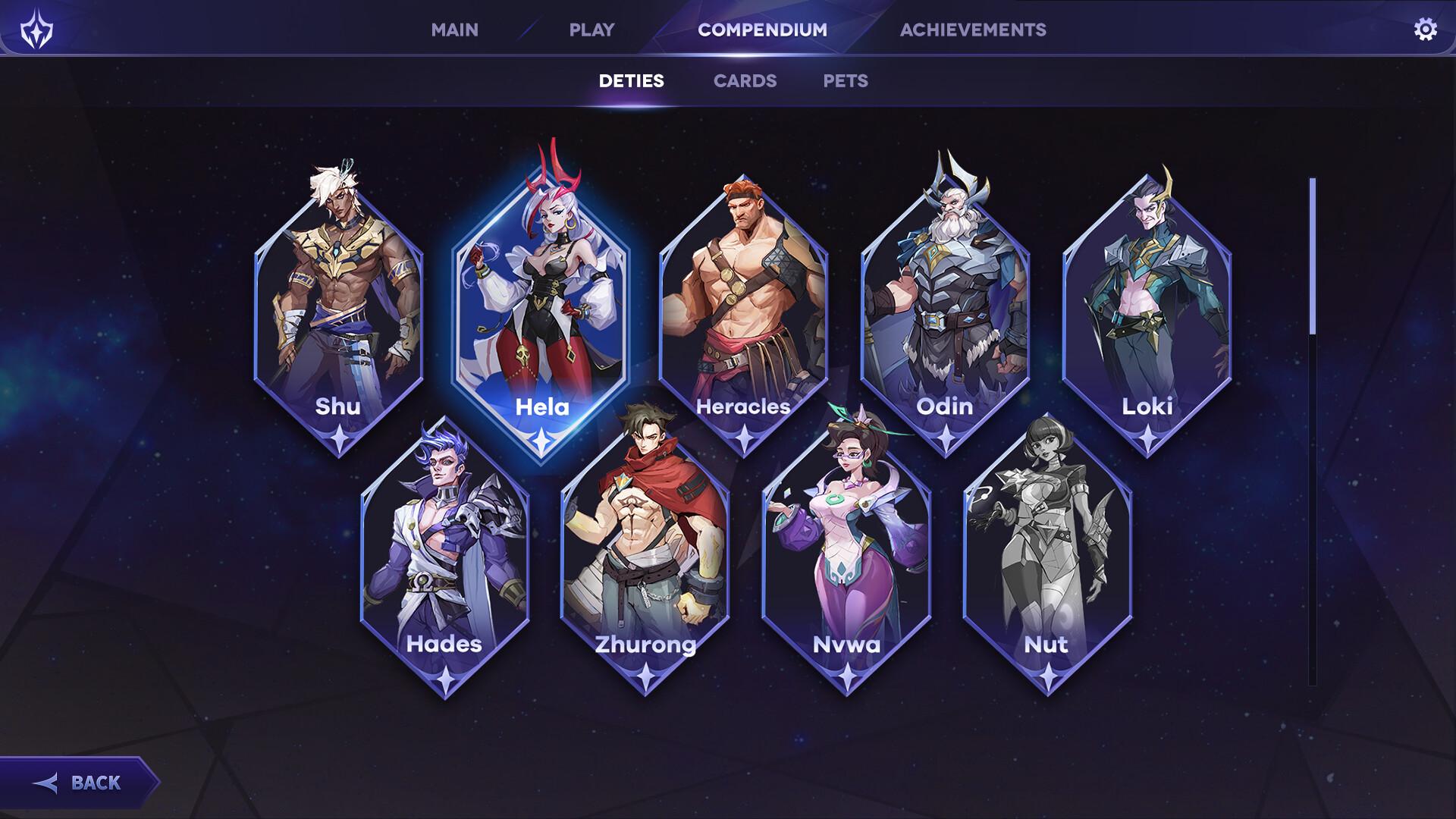The image size is (1456, 819).
Task: Switch to the Cards sub-tab
Action: pyautogui.click(x=745, y=81)
